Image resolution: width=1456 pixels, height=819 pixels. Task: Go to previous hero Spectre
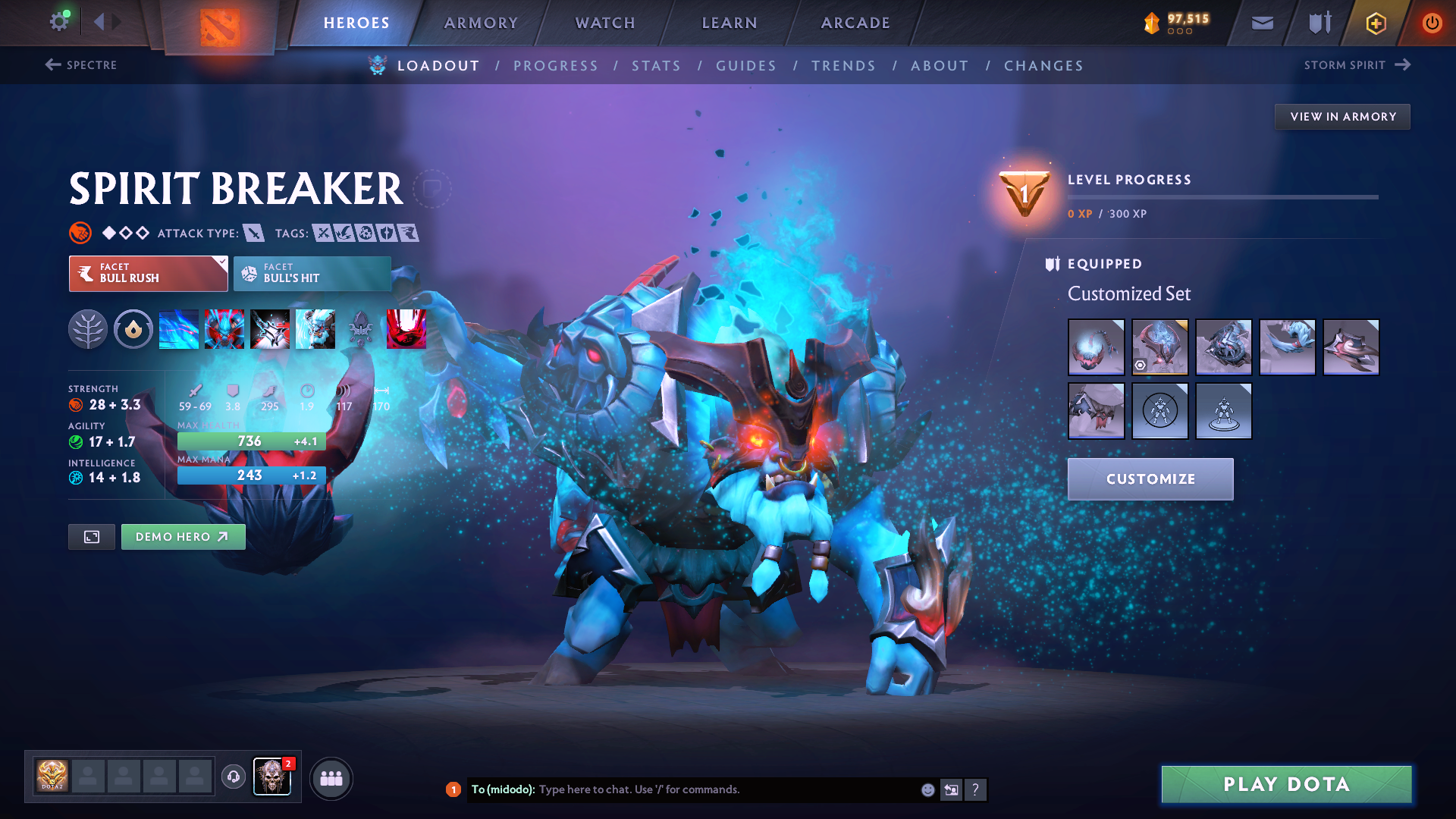click(81, 65)
